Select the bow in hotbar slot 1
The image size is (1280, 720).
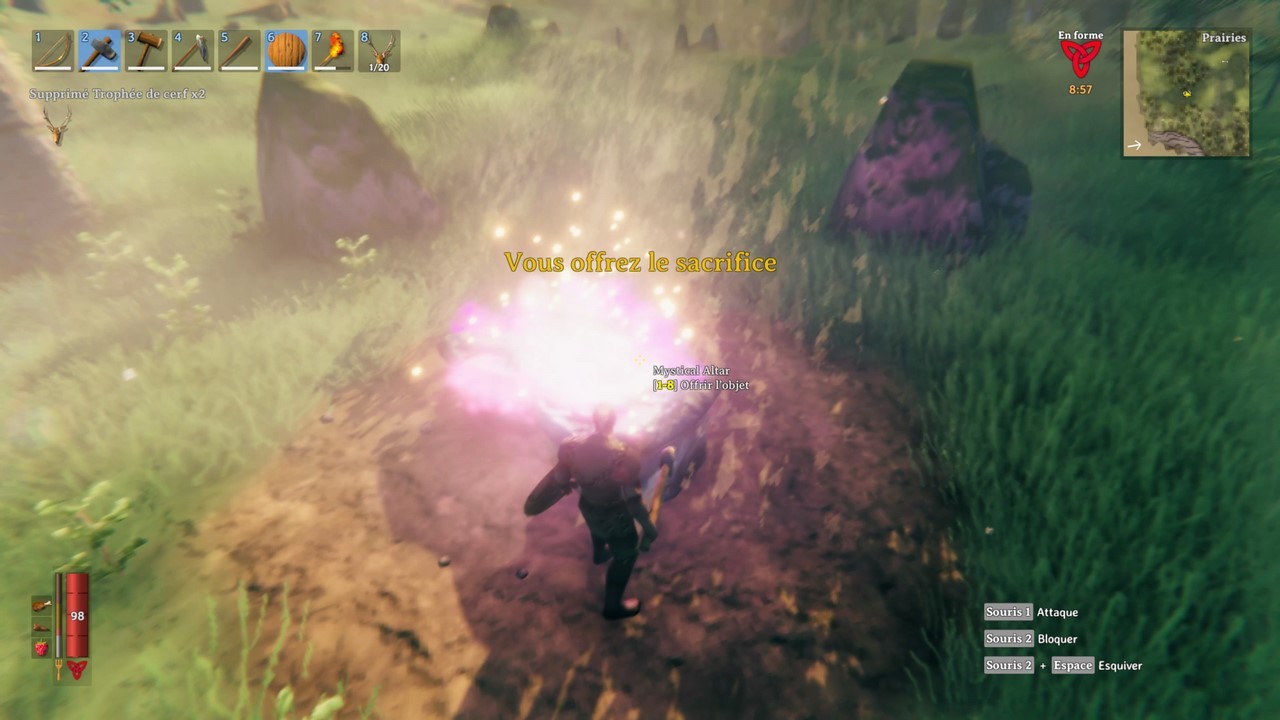[x=52, y=50]
